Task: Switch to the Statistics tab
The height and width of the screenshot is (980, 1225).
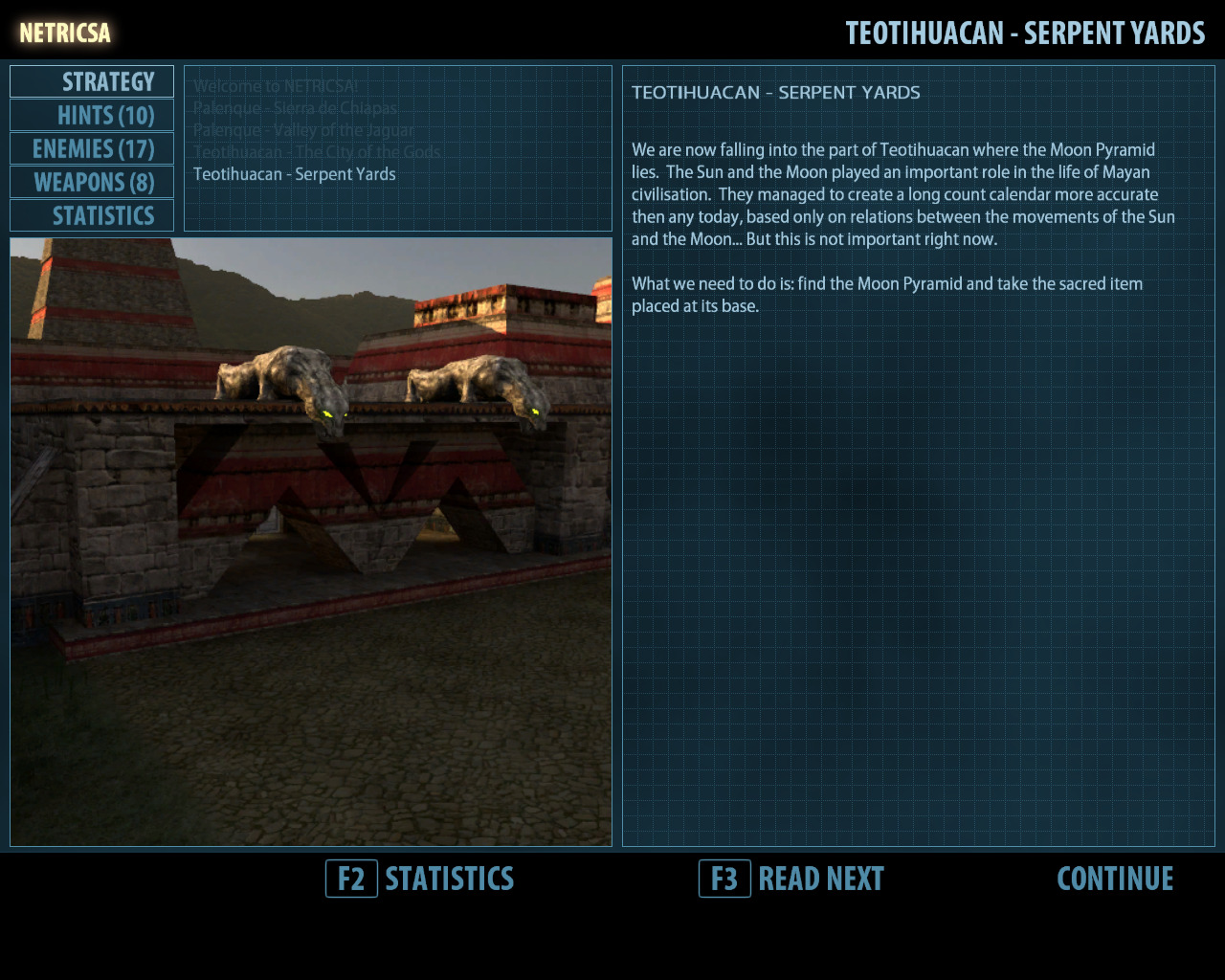Action: click(x=93, y=216)
